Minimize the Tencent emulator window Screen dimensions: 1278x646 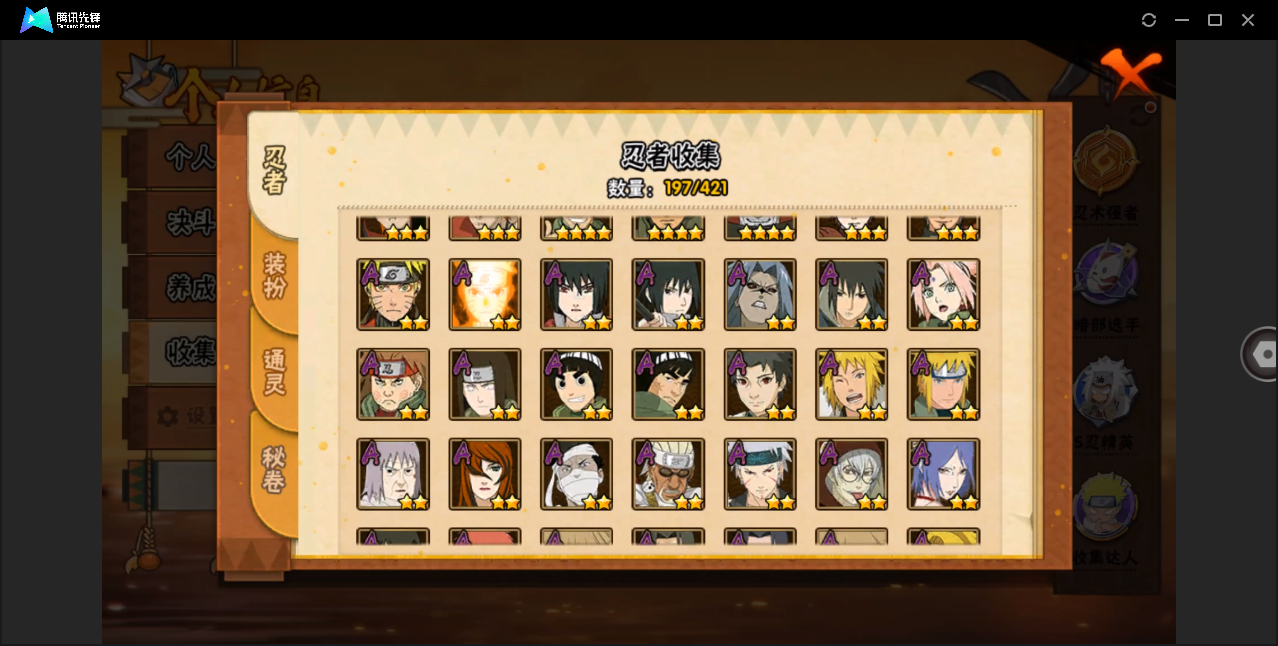[1182, 20]
